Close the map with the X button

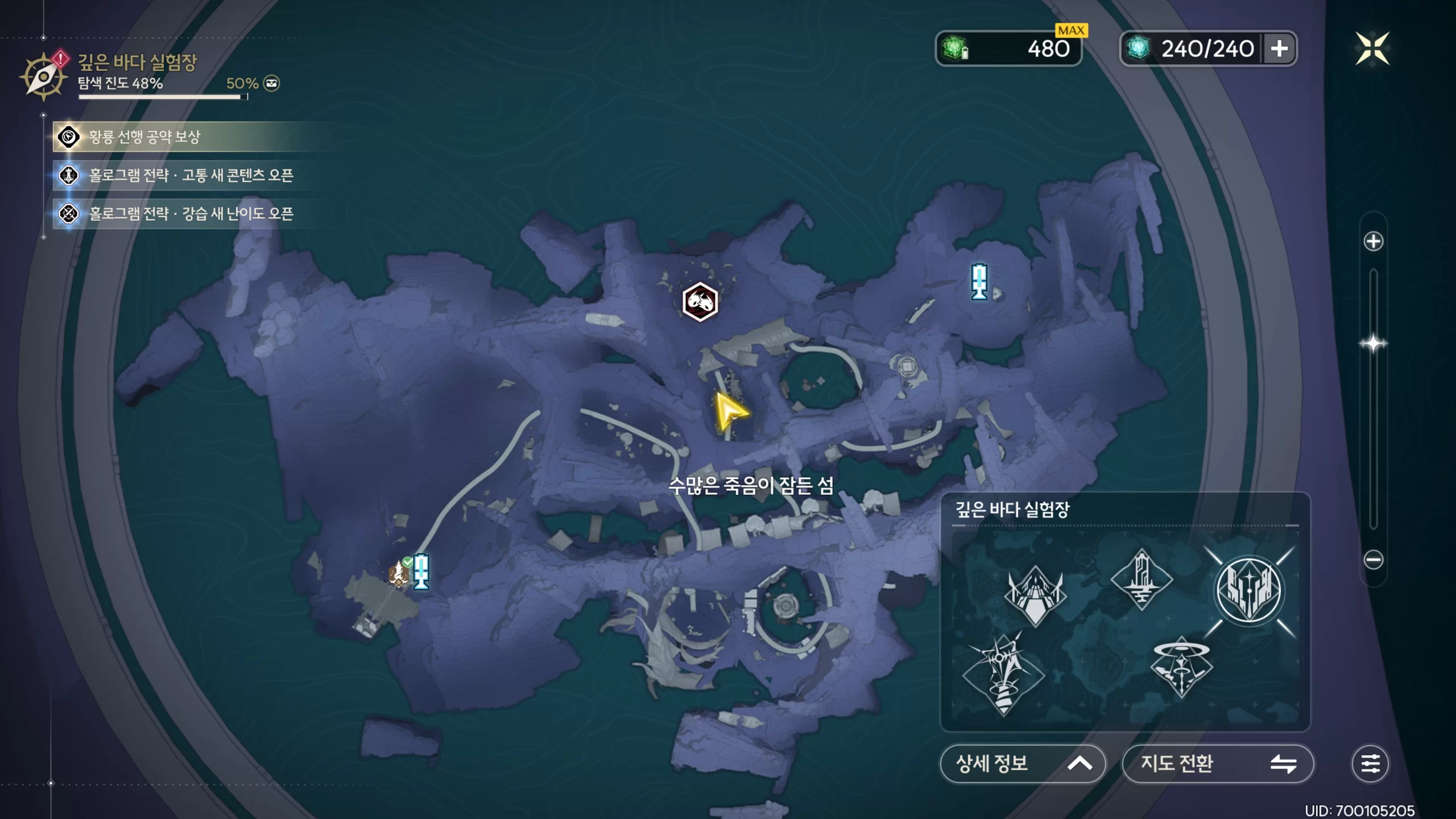[x=1372, y=48]
